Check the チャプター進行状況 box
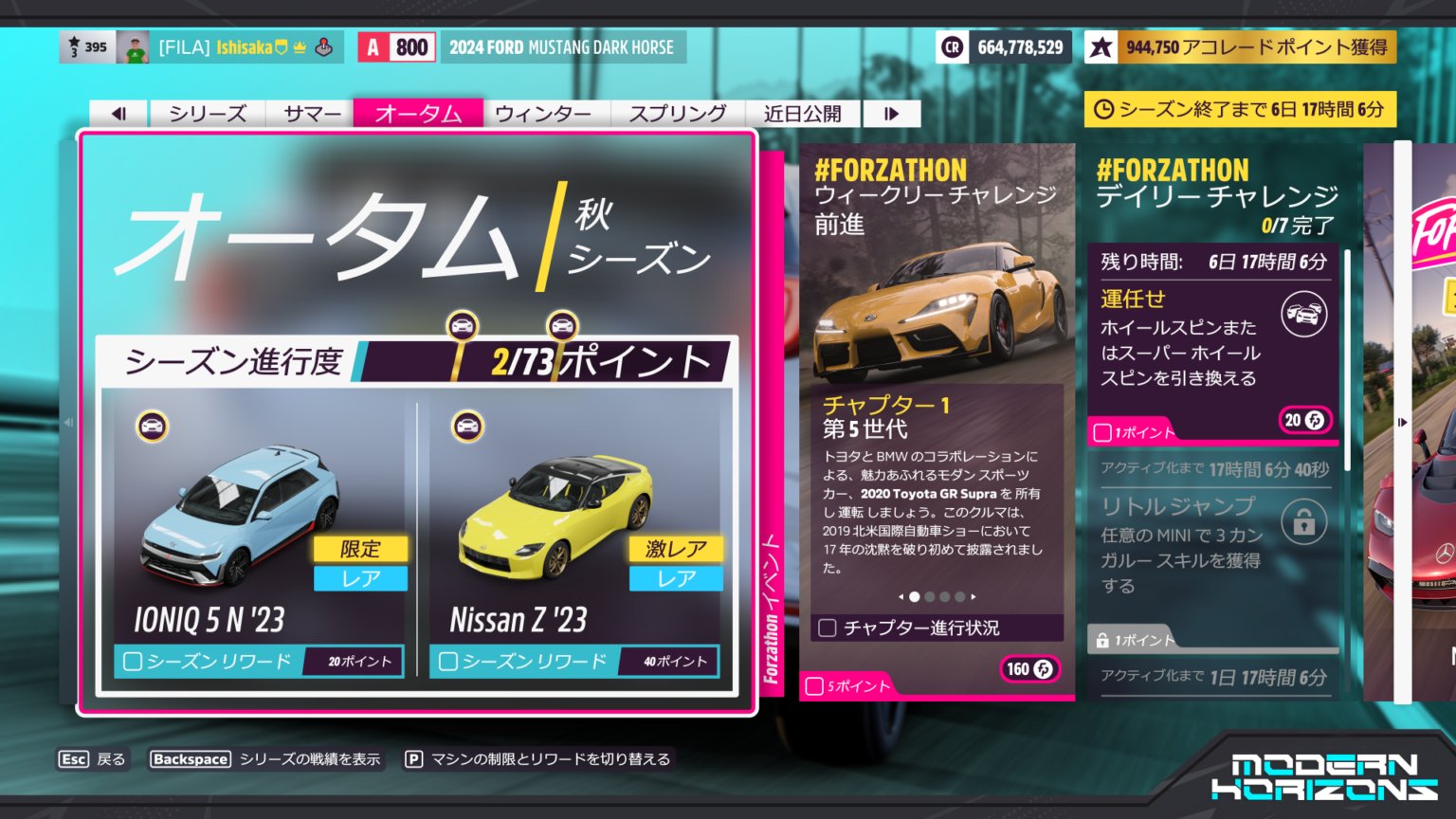This screenshot has width=1456, height=819. coord(825,628)
